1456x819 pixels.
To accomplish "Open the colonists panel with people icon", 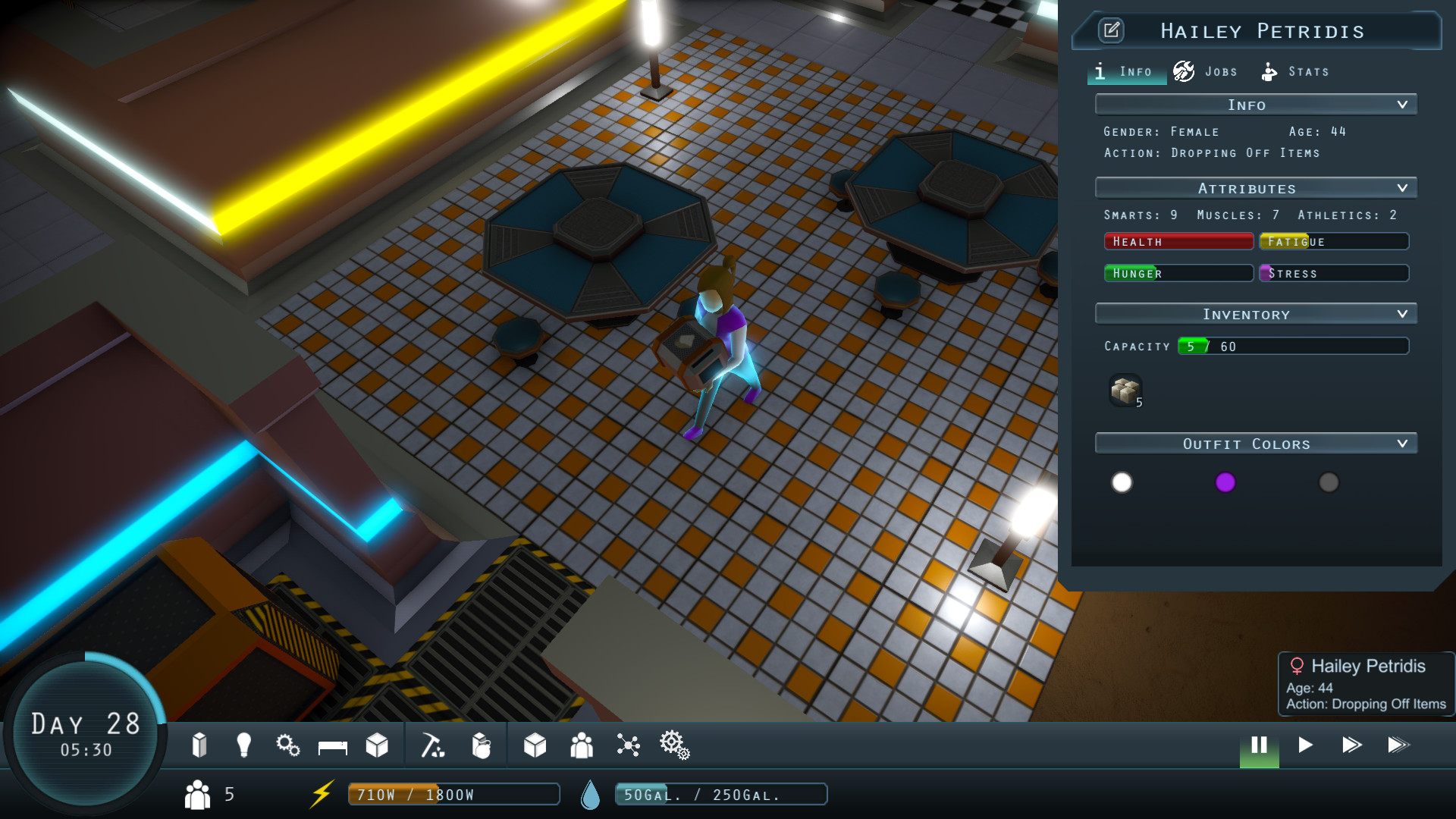I will point(581,745).
